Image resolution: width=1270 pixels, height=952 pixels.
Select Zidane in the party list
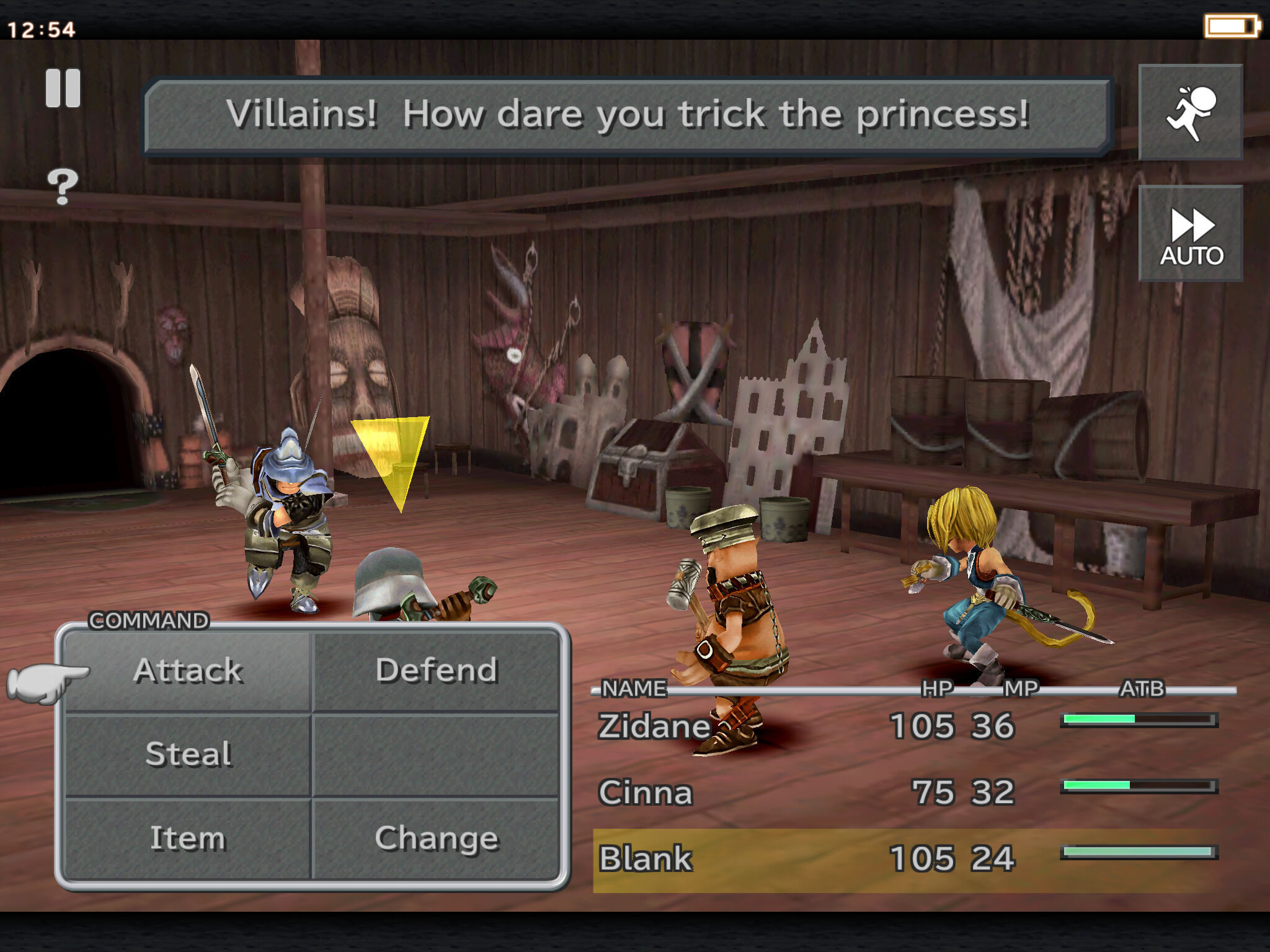pyautogui.click(x=655, y=726)
